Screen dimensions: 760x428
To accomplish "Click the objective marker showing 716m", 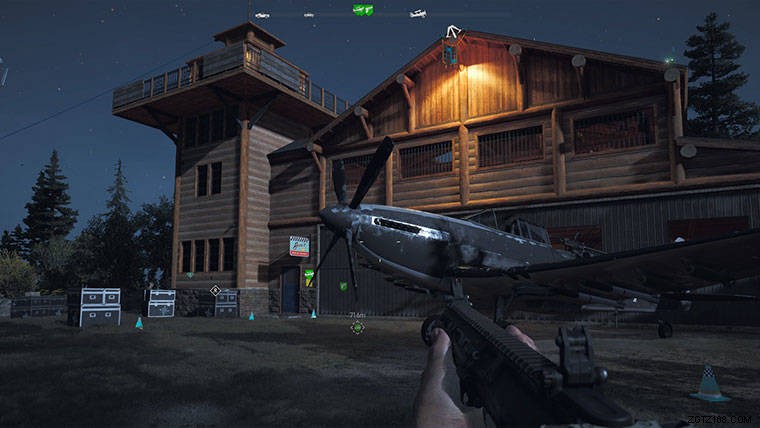I will (x=357, y=326).
